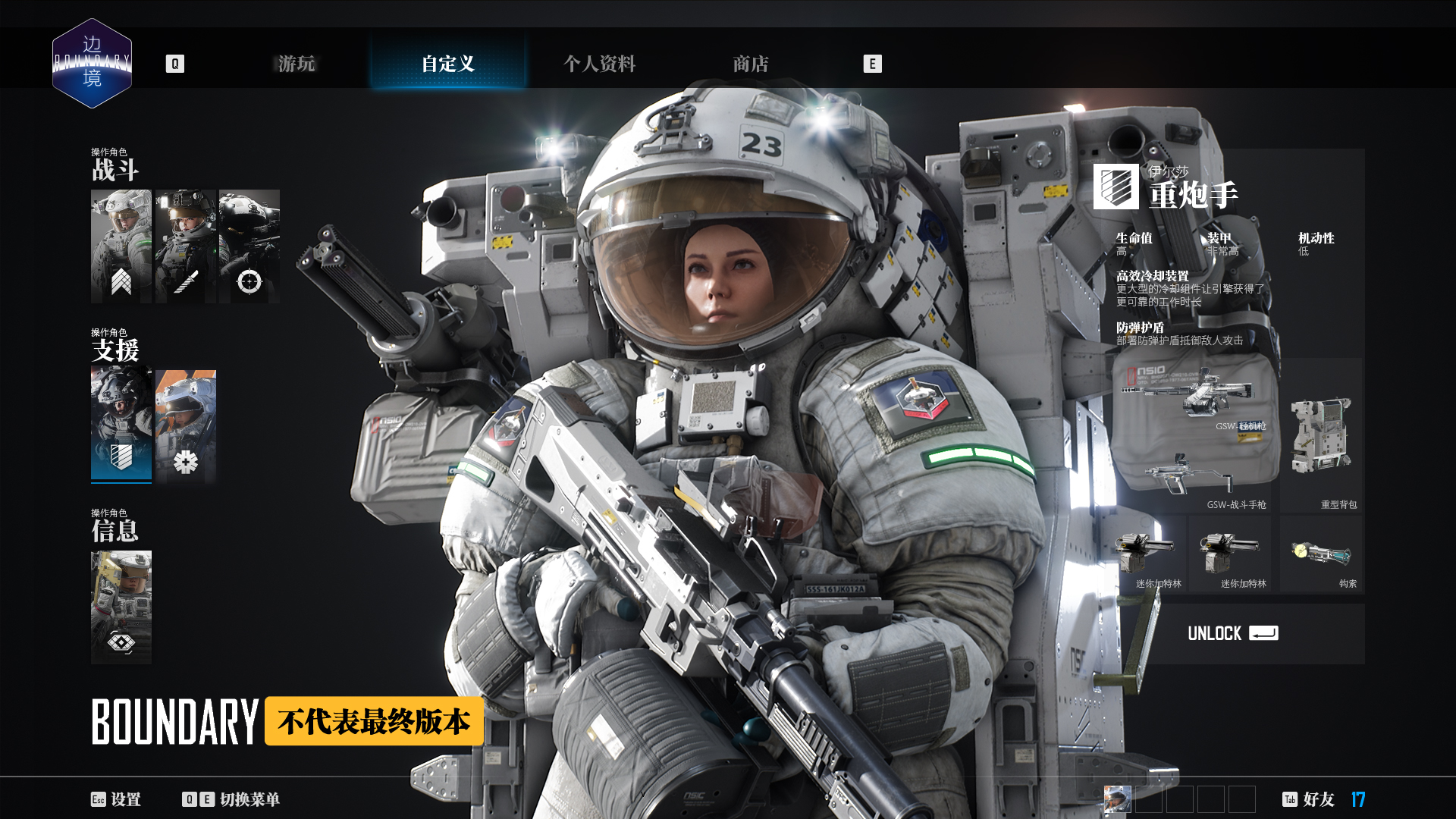Go to the 商店 tab
Image resolution: width=1456 pixels, height=819 pixels.
(751, 64)
